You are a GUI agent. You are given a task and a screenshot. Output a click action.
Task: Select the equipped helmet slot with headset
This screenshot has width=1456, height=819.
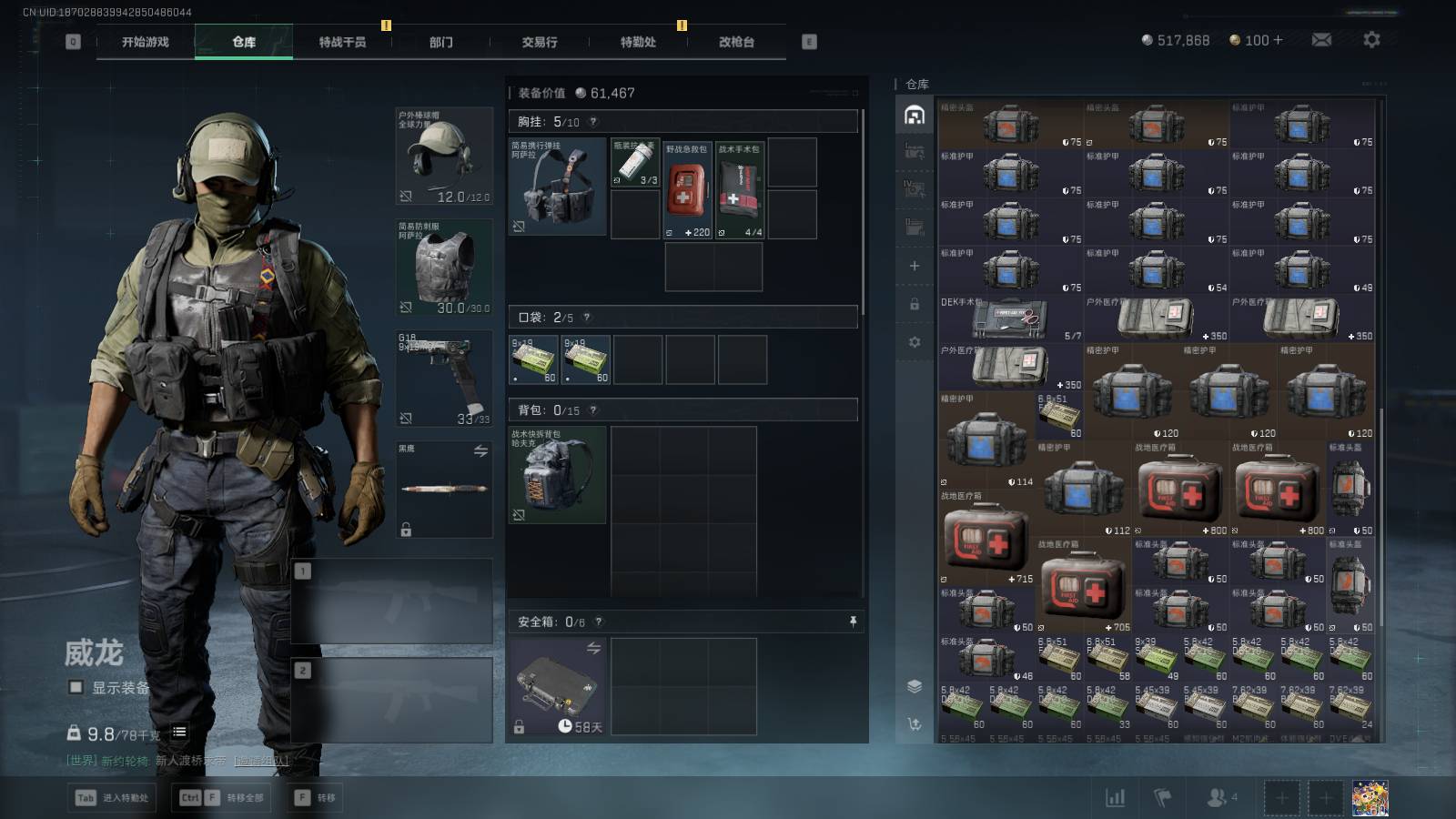click(x=444, y=157)
